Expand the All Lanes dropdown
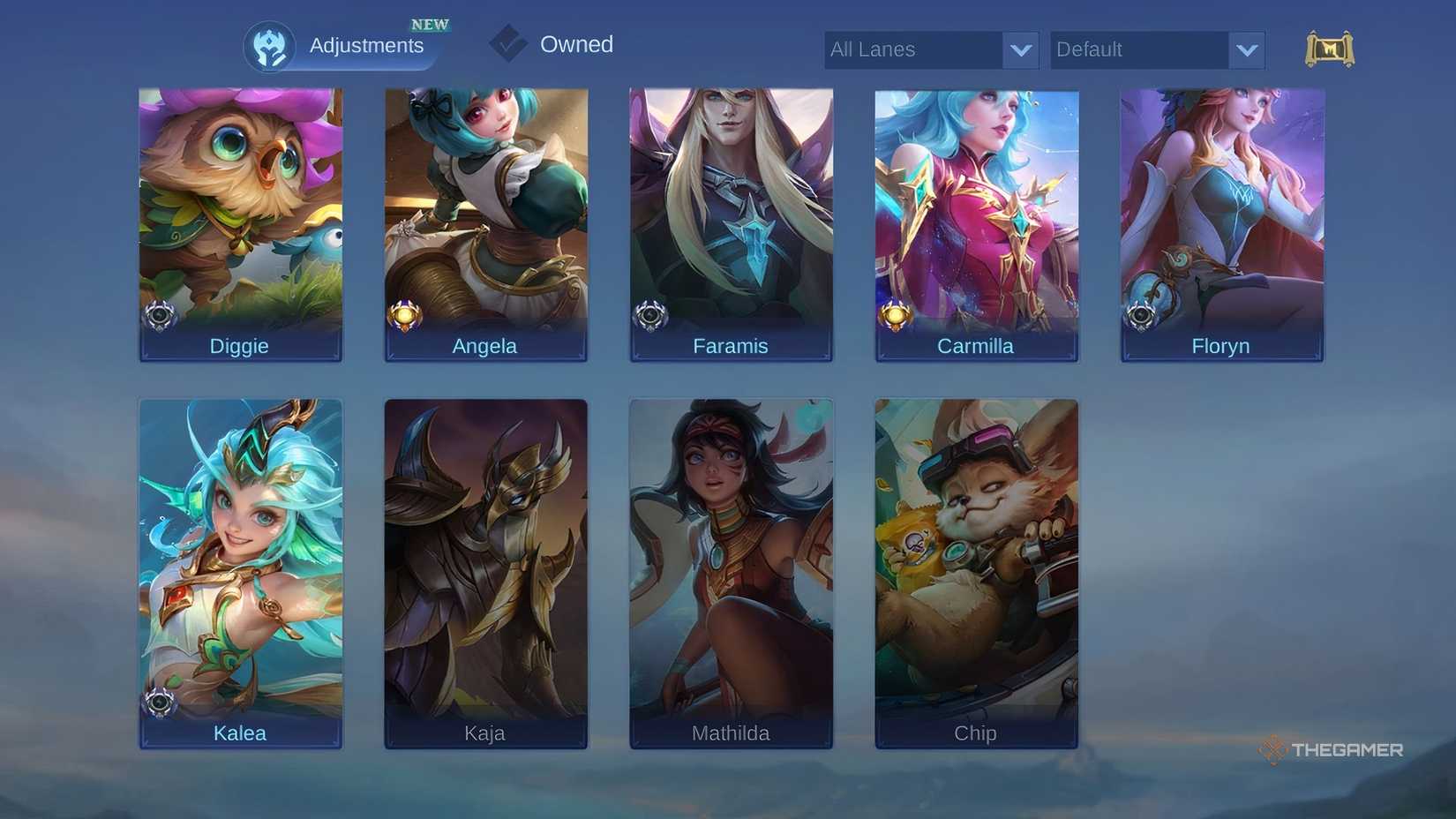 click(931, 49)
